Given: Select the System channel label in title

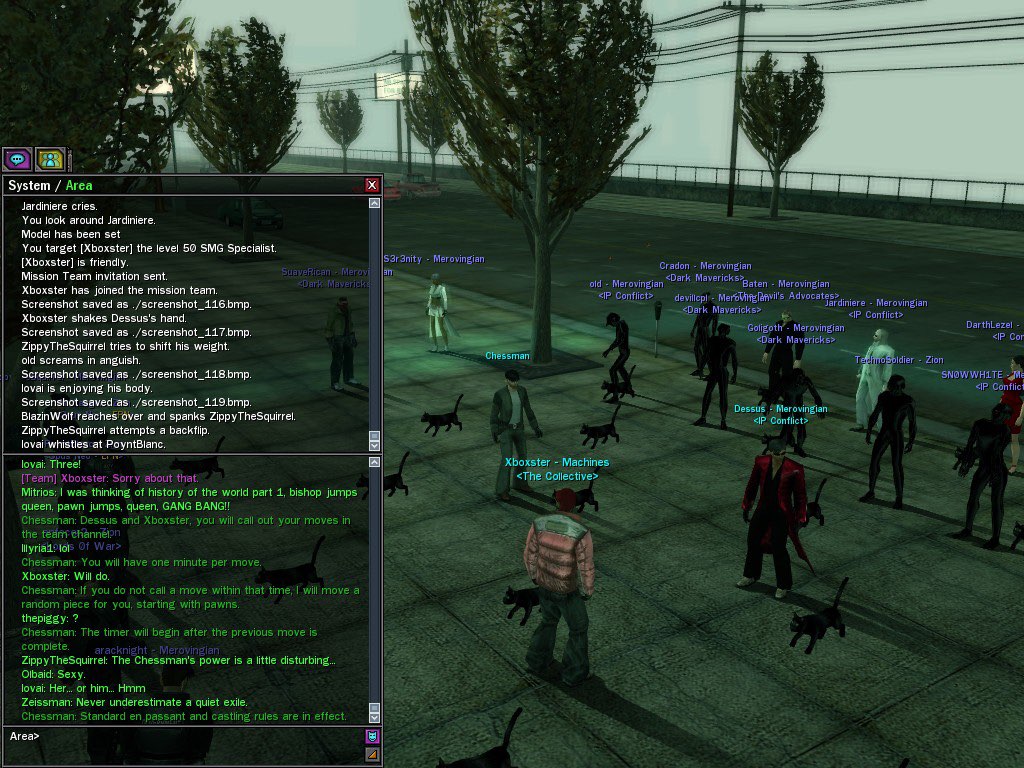Looking at the screenshot, I should tap(29, 185).
